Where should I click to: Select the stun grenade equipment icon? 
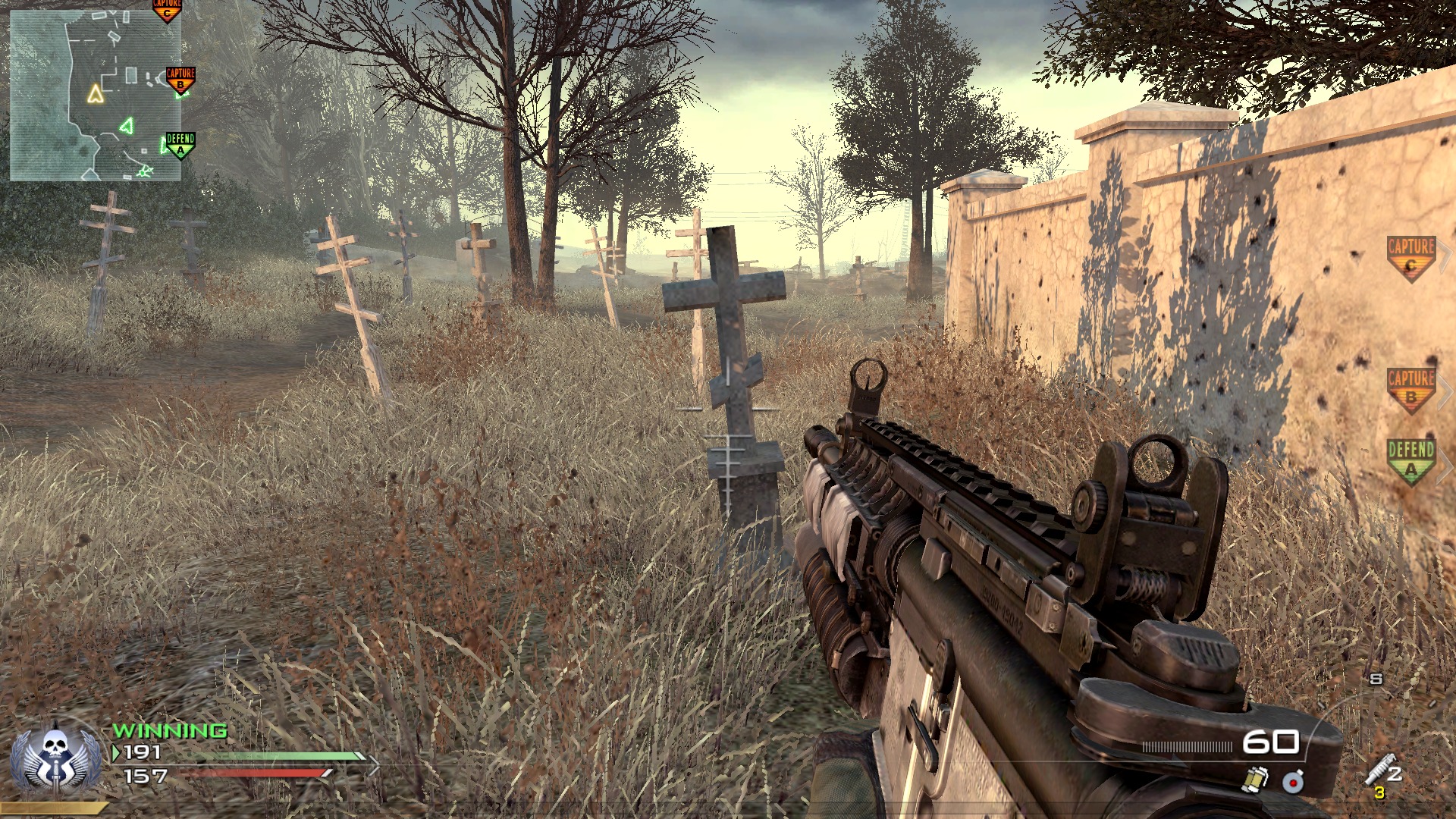pos(1255,781)
